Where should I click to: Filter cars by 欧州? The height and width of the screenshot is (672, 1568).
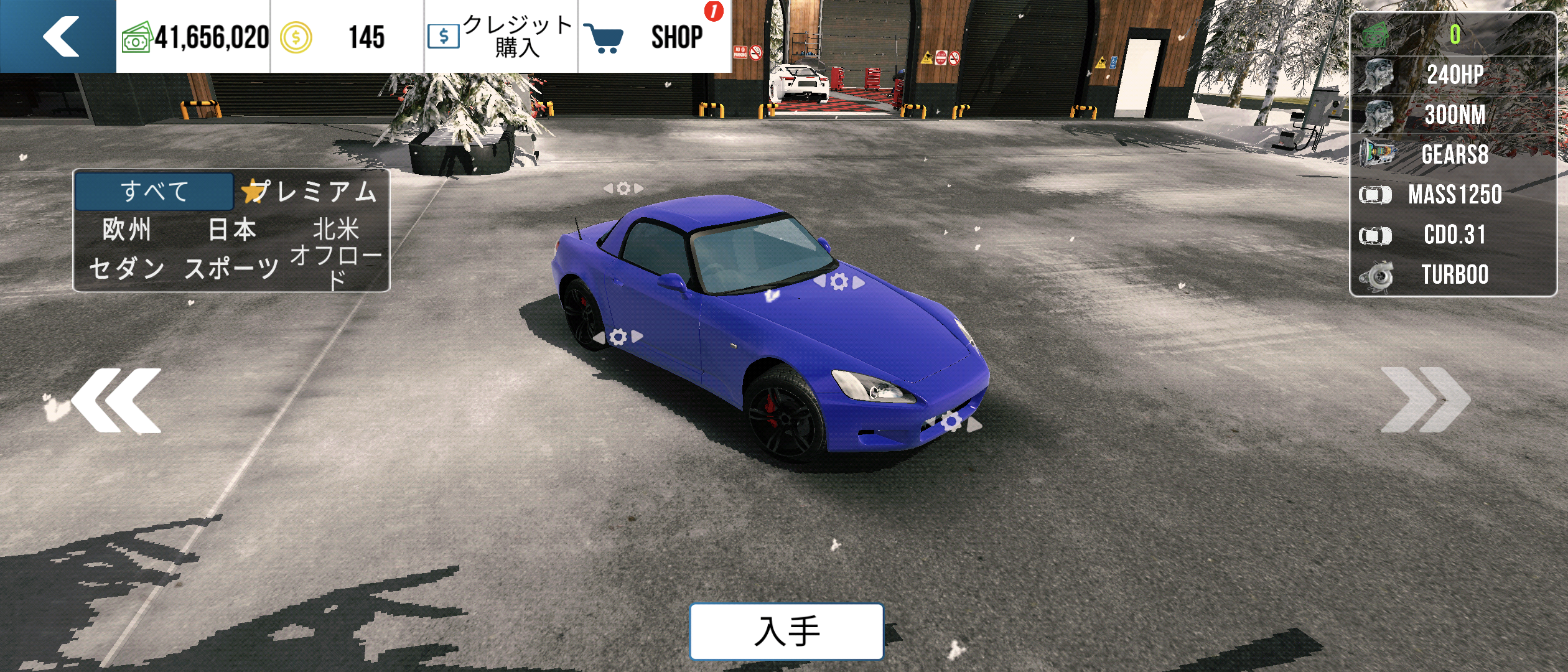[127, 230]
